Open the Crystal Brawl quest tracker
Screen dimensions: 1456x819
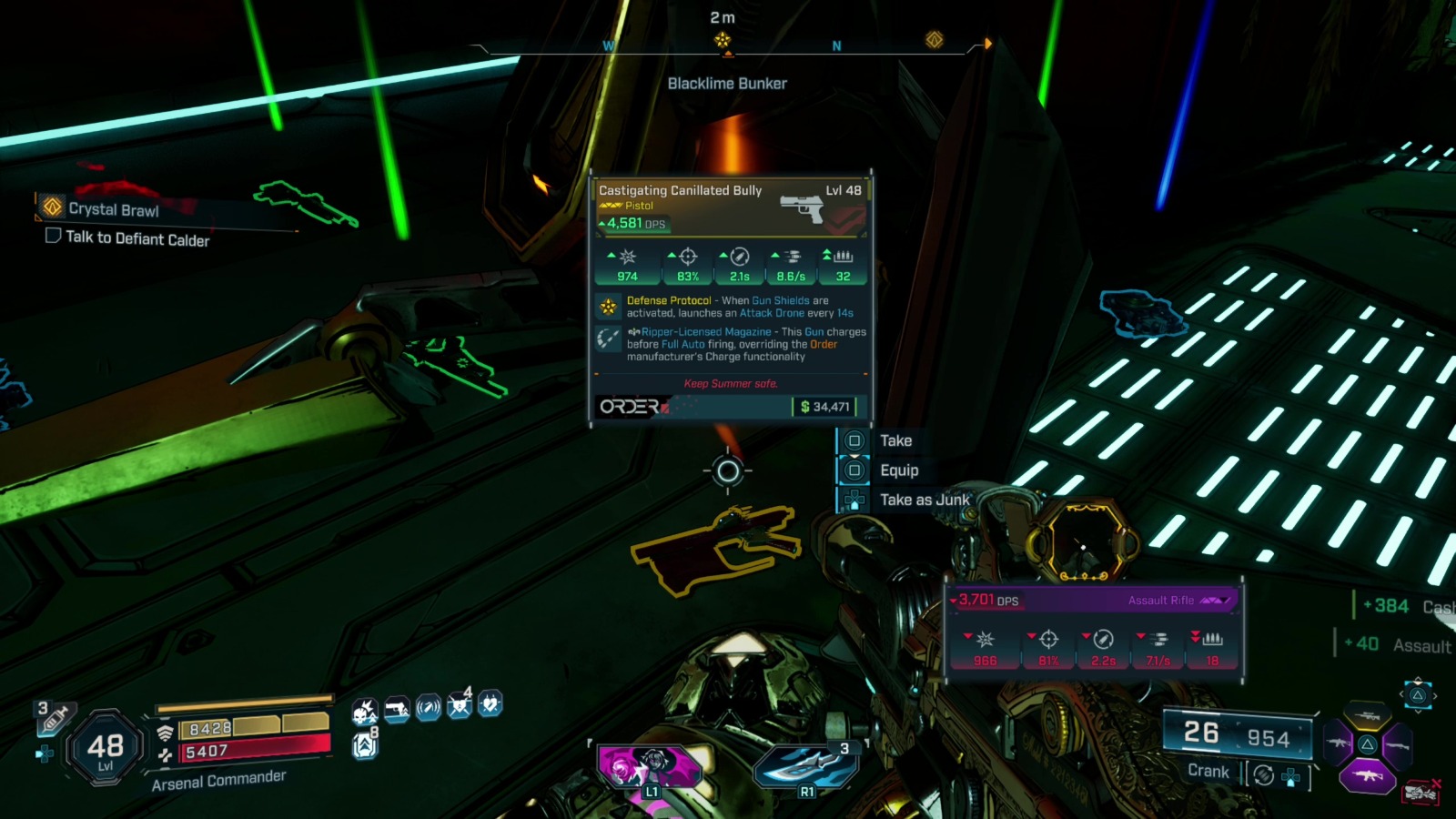pyautogui.click(x=113, y=209)
